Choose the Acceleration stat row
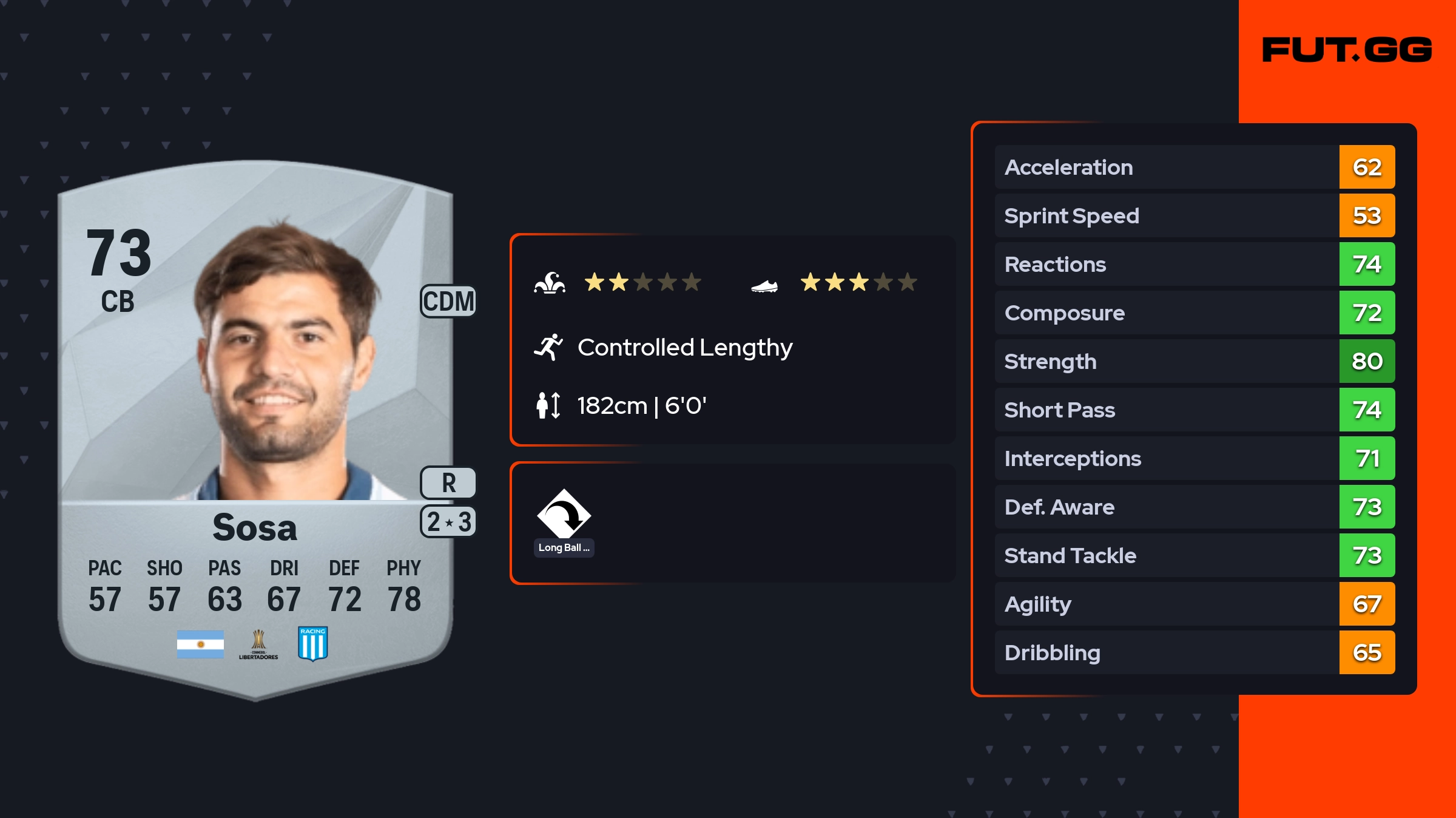Viewport: 1456px width, 818px height. [x=1194, y=167]
